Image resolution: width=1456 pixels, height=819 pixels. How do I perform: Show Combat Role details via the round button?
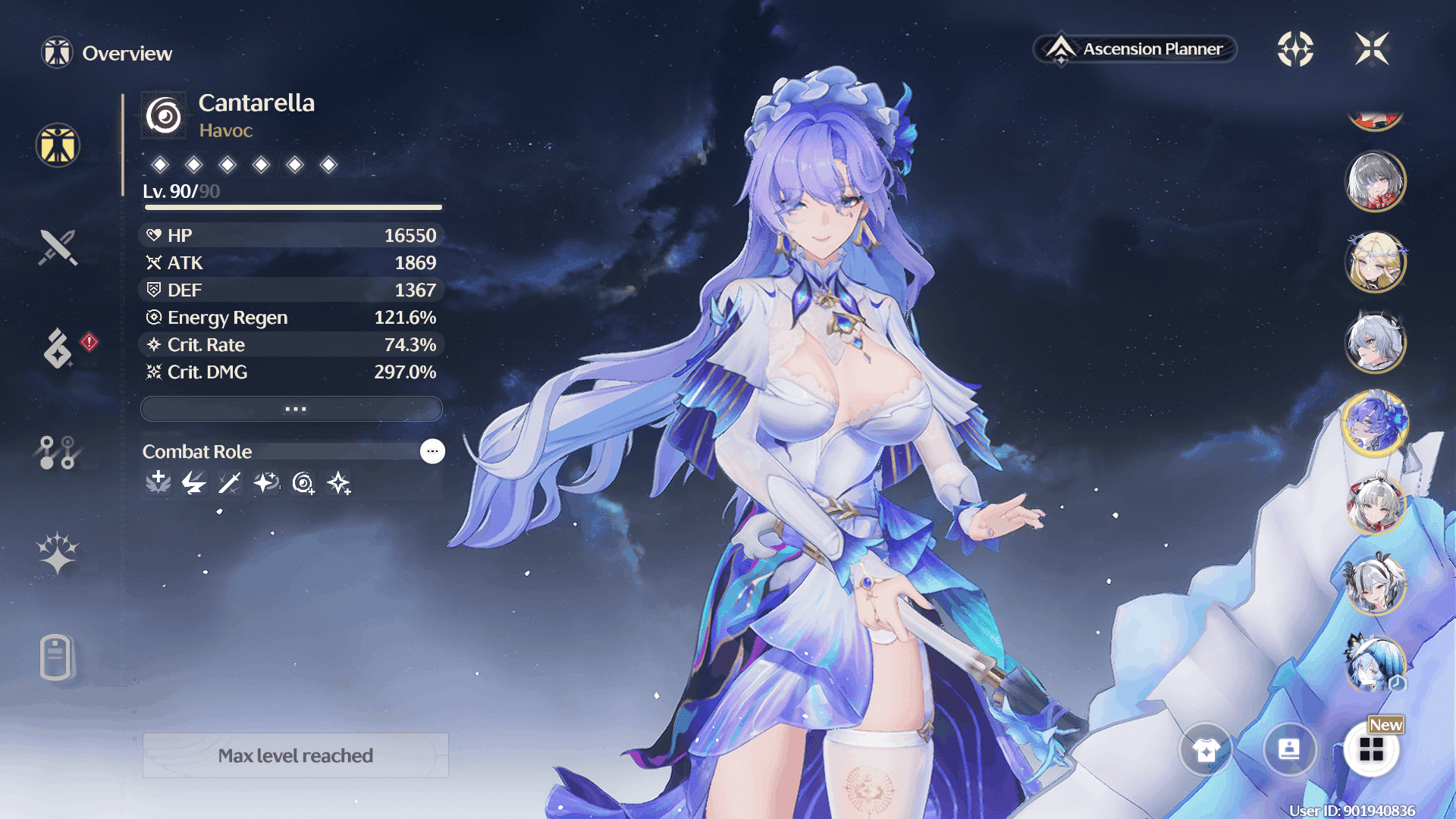pos(432,451)
